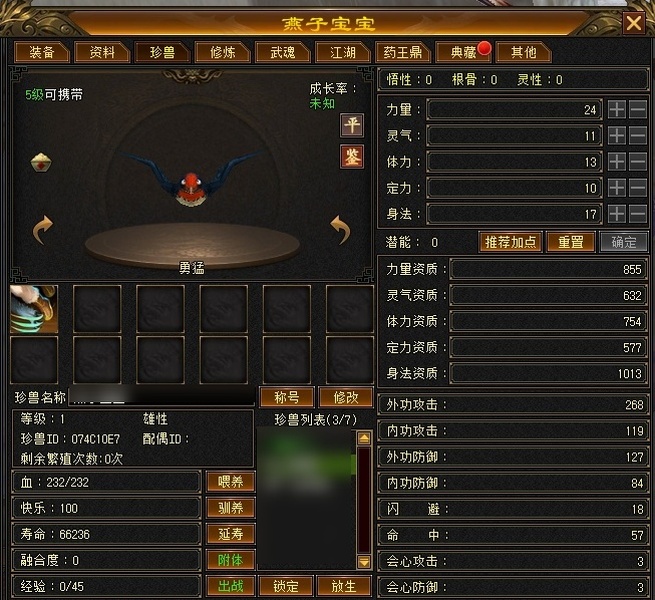Image resolution: width=655 pixels, height=600 pixels.
Task: Reset attribute points with 重置
Action: tap(571, 242)
